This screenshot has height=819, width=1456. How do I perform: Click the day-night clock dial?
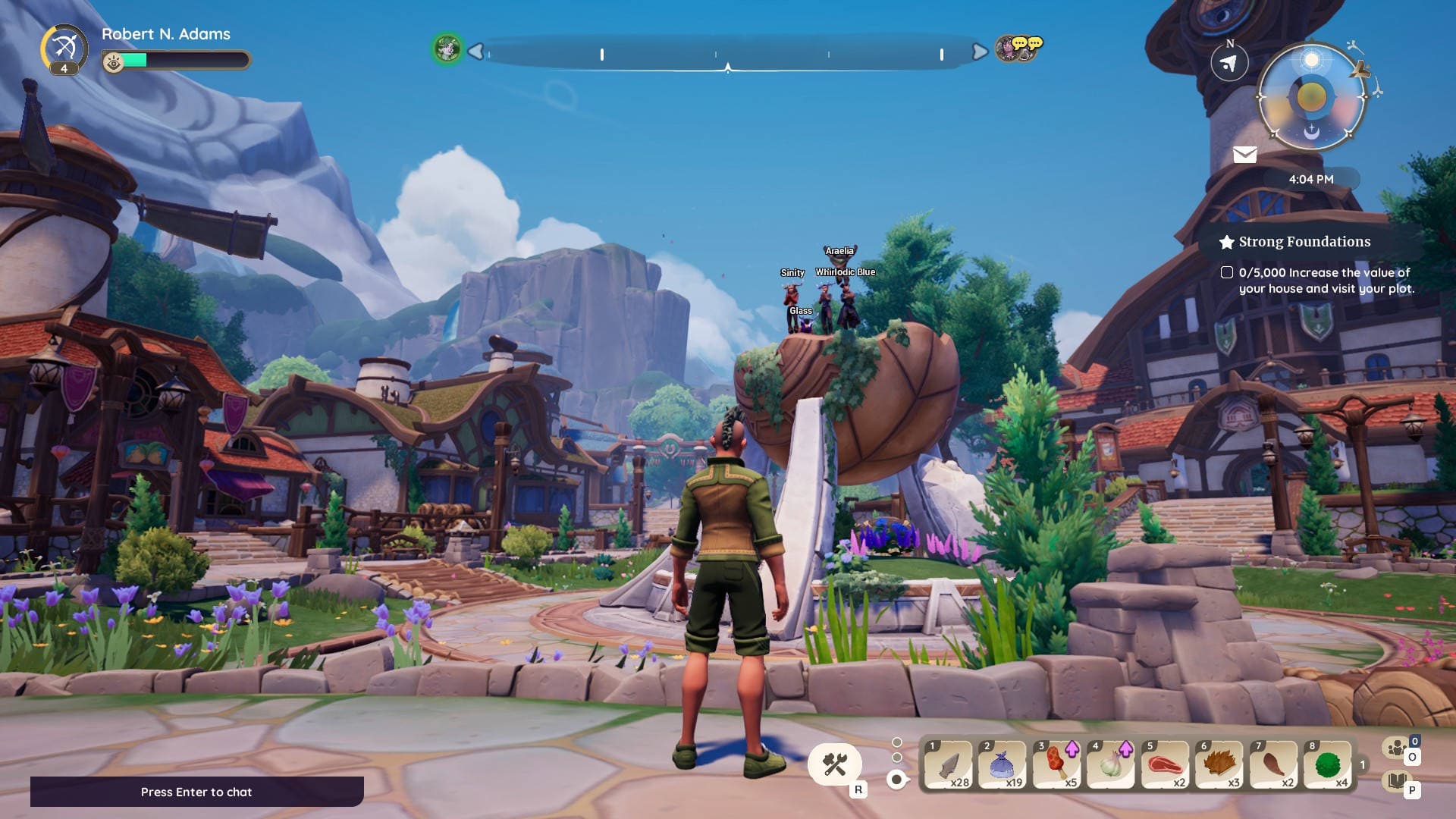click(x=1311, y=96)
